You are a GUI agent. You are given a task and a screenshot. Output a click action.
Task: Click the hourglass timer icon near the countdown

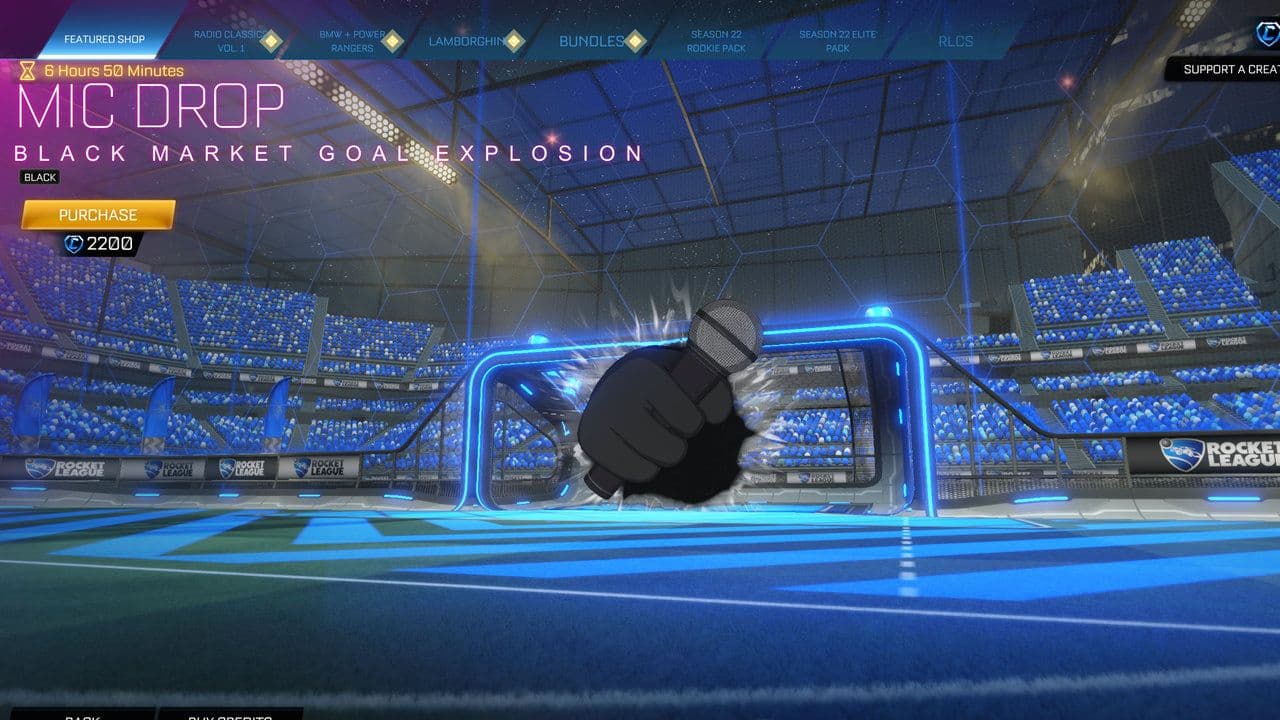(27, 70)
